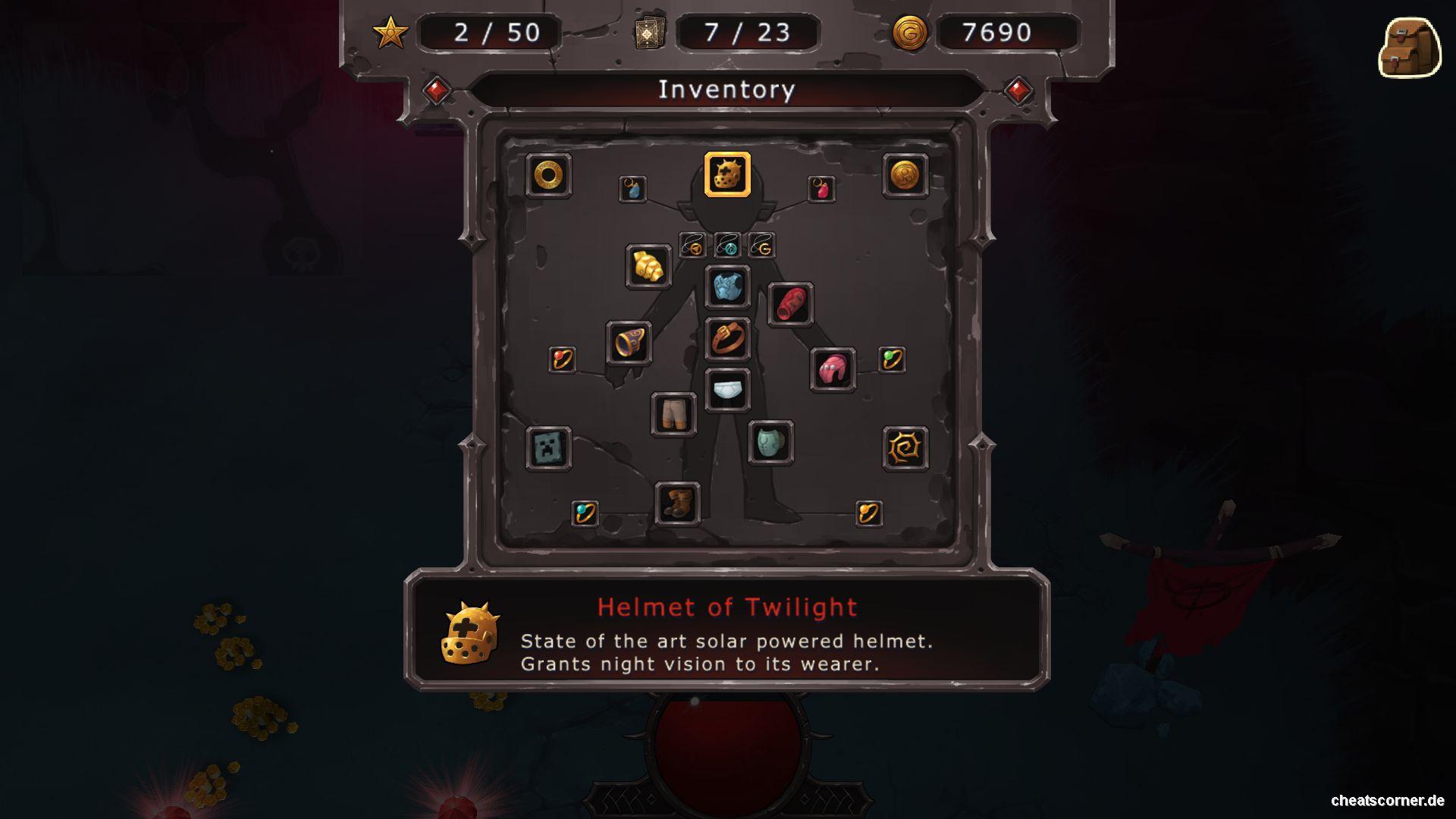Select the golden spiral sun slot

click(x=905, y=448)
